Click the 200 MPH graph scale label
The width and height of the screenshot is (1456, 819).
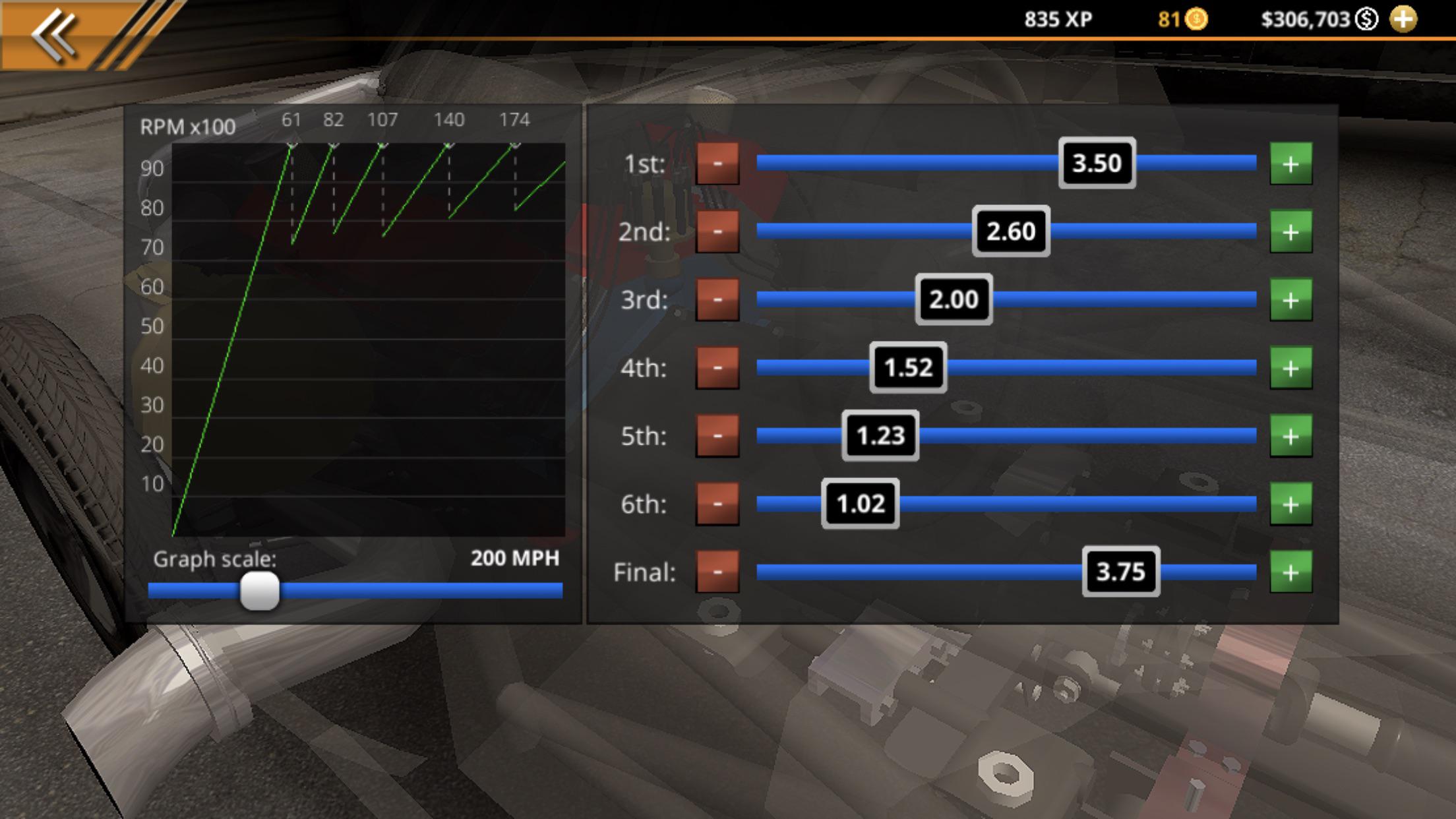pyautogui.click(x=515, y=559)
